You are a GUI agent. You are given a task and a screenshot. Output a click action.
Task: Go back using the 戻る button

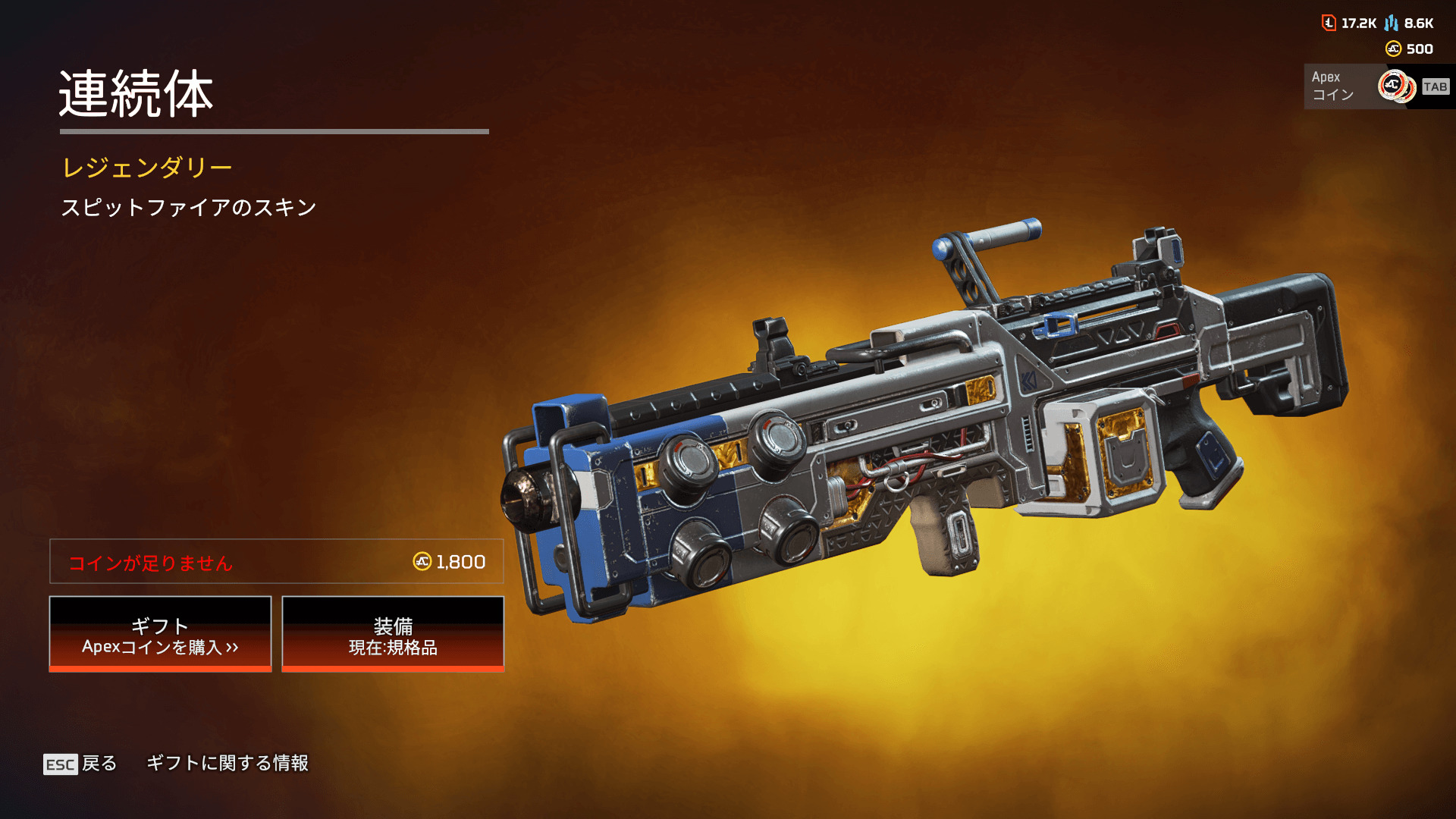tap(81, 764)
